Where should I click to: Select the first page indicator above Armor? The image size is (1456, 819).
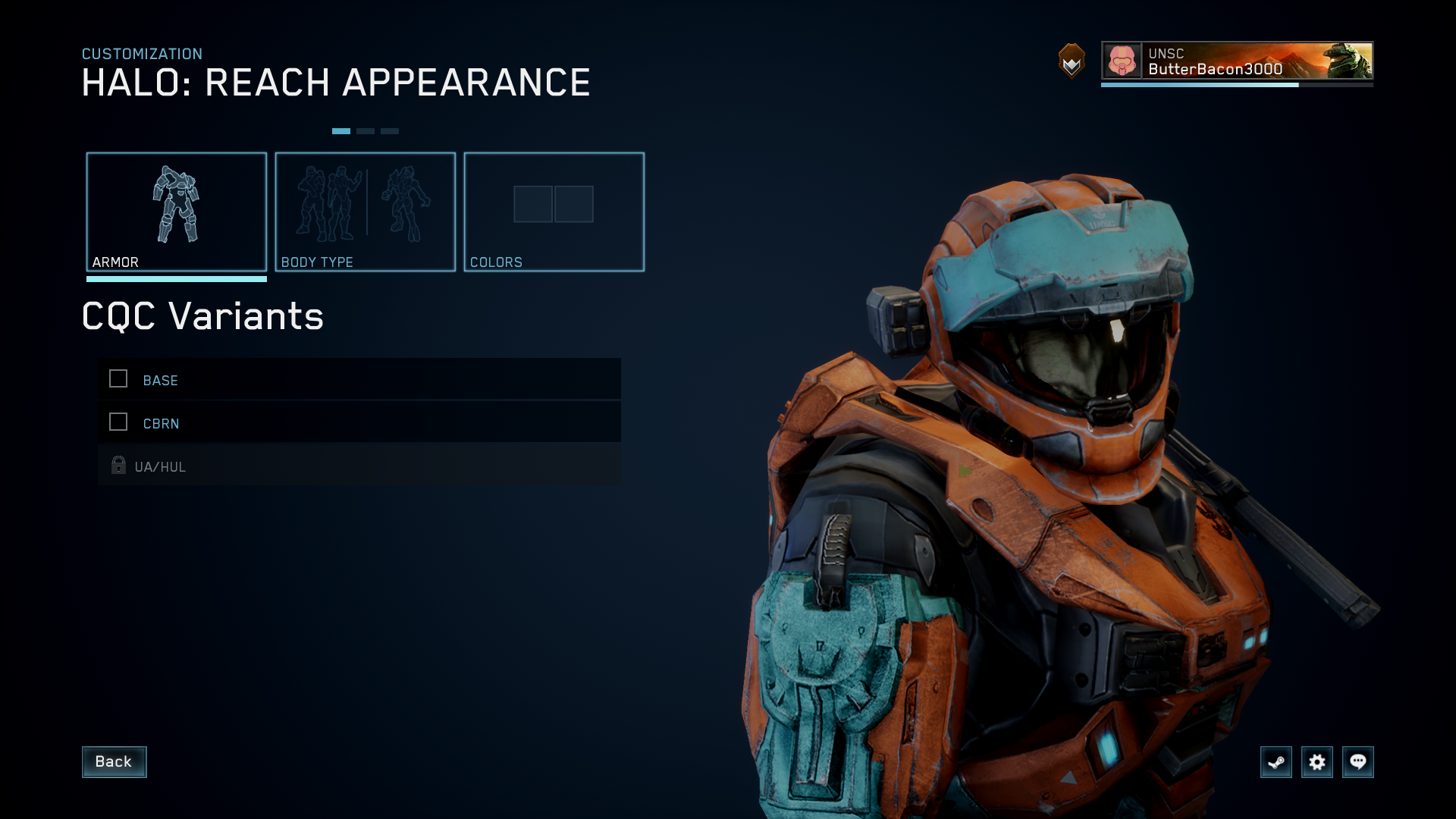342,130
